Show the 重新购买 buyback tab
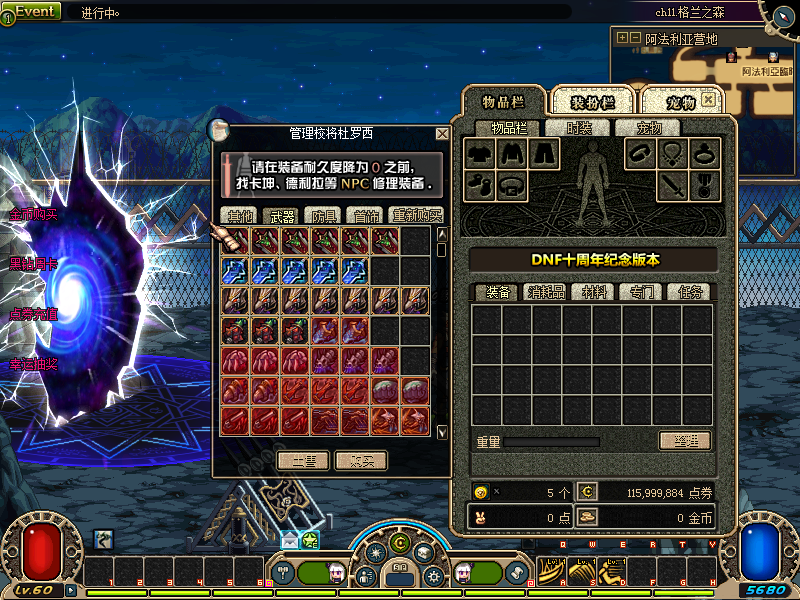This screenshot has height=600, width=800. coord(415,216)
